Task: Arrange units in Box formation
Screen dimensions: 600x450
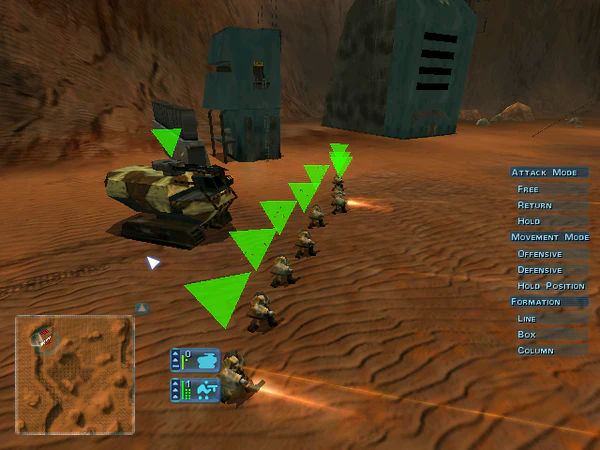Action: [526, 334]
